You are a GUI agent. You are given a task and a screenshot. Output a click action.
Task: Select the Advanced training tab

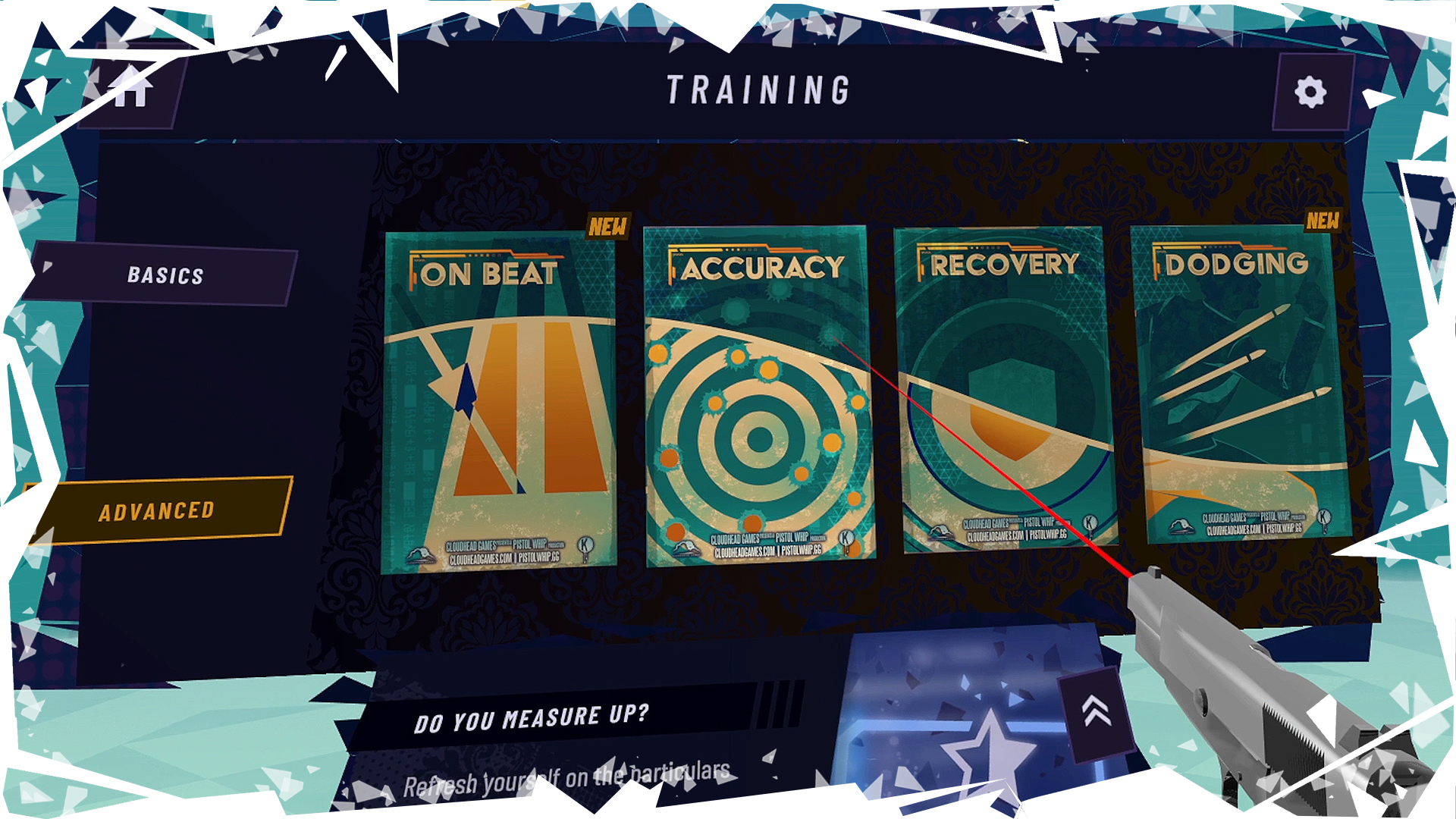coord(155,511)
